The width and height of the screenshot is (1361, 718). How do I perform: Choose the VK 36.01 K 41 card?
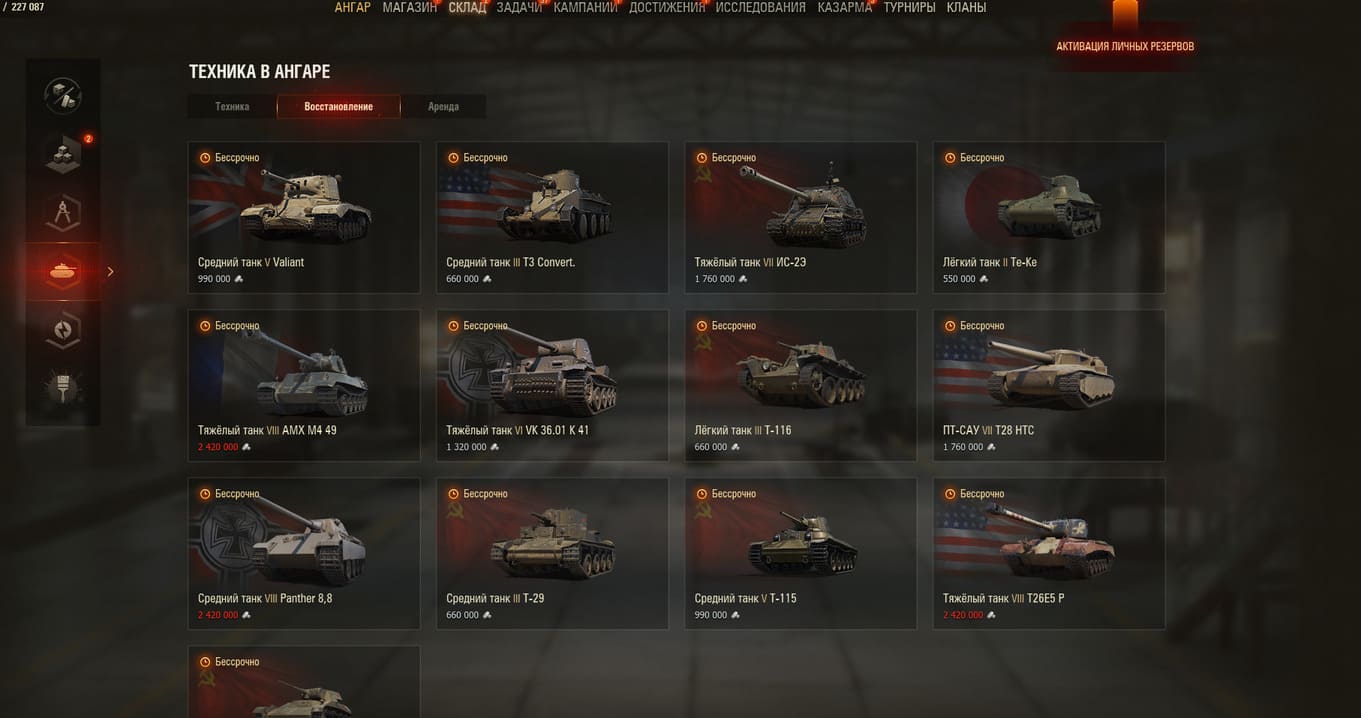pos(552,385)
